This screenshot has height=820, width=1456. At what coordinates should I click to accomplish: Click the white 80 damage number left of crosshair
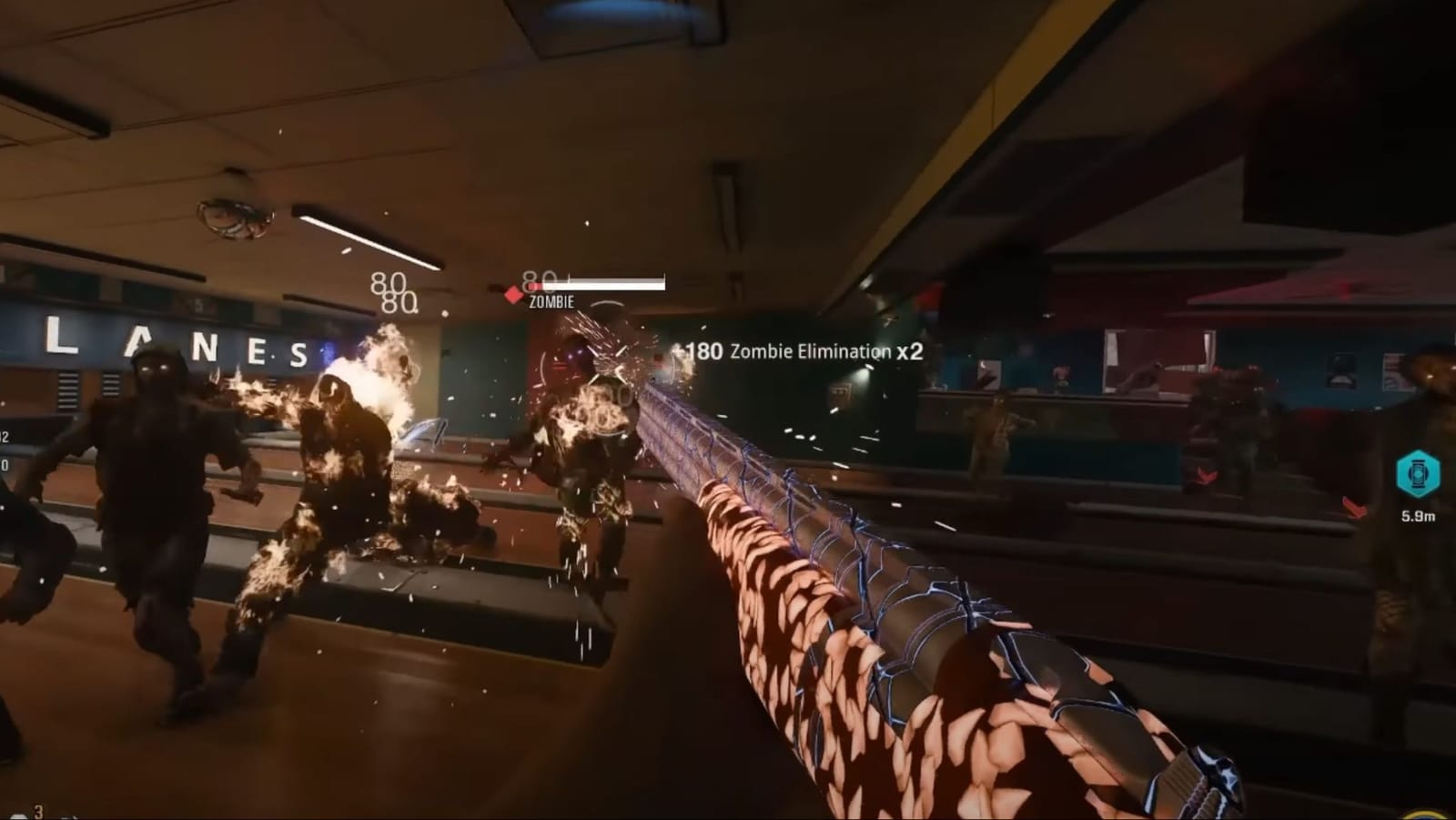[x=391, y=284]
